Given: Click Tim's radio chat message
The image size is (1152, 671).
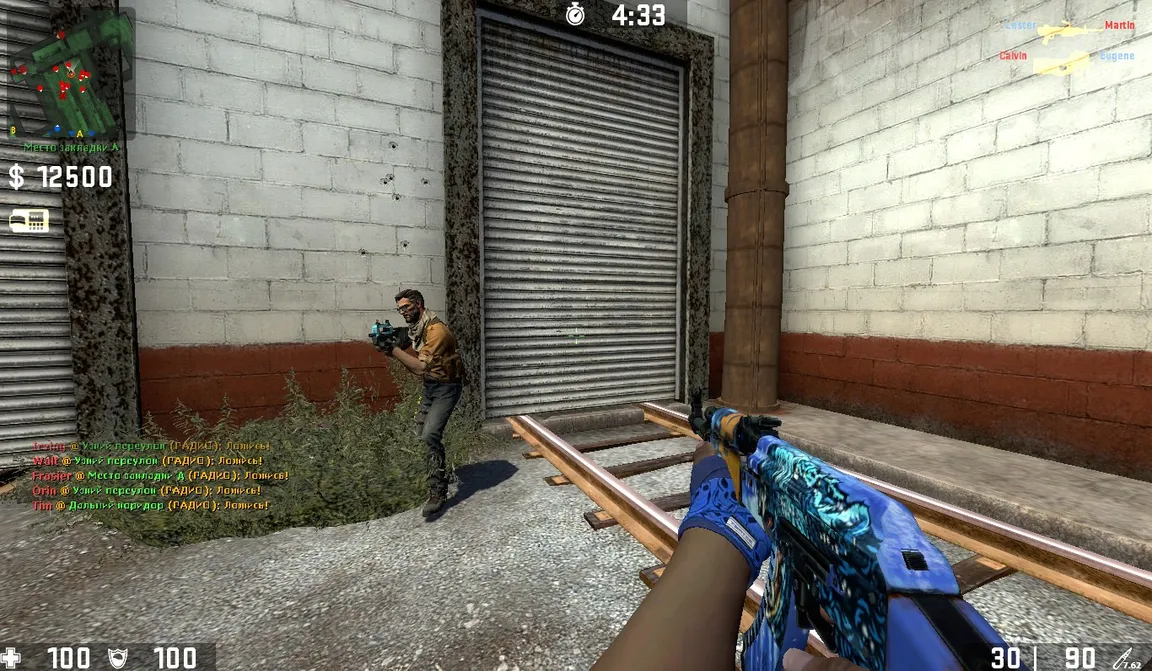Looking at the screenshot, I should (x=150, y=506).
